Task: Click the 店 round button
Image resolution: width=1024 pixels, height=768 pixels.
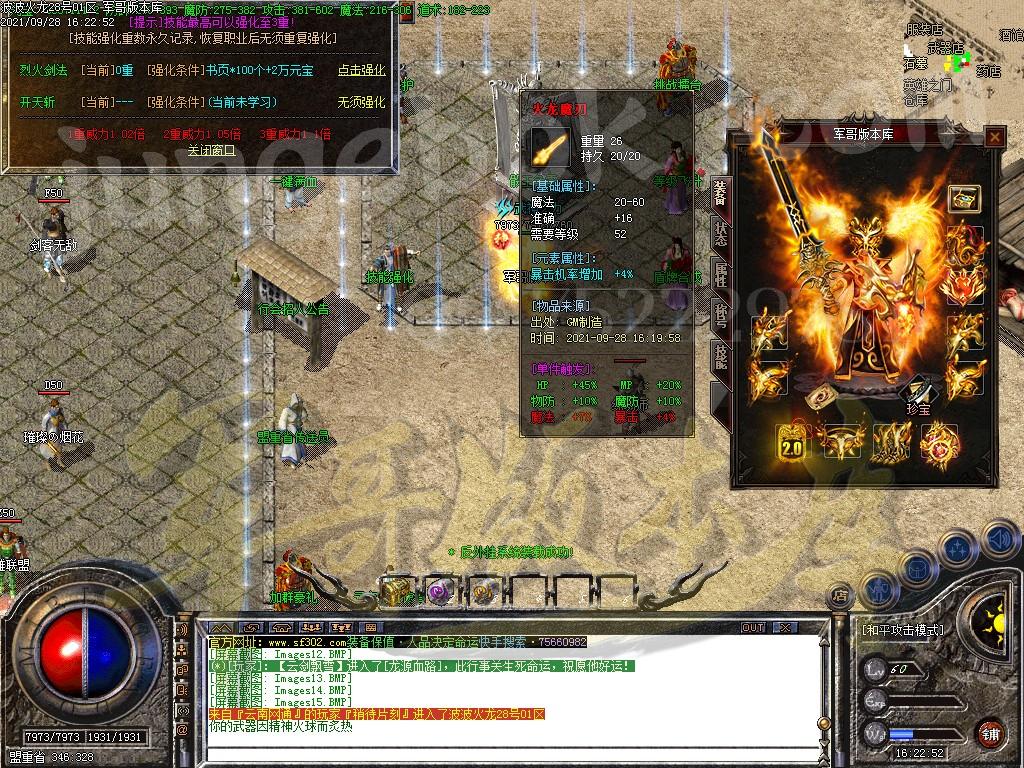Action: (x=841, y=596)
